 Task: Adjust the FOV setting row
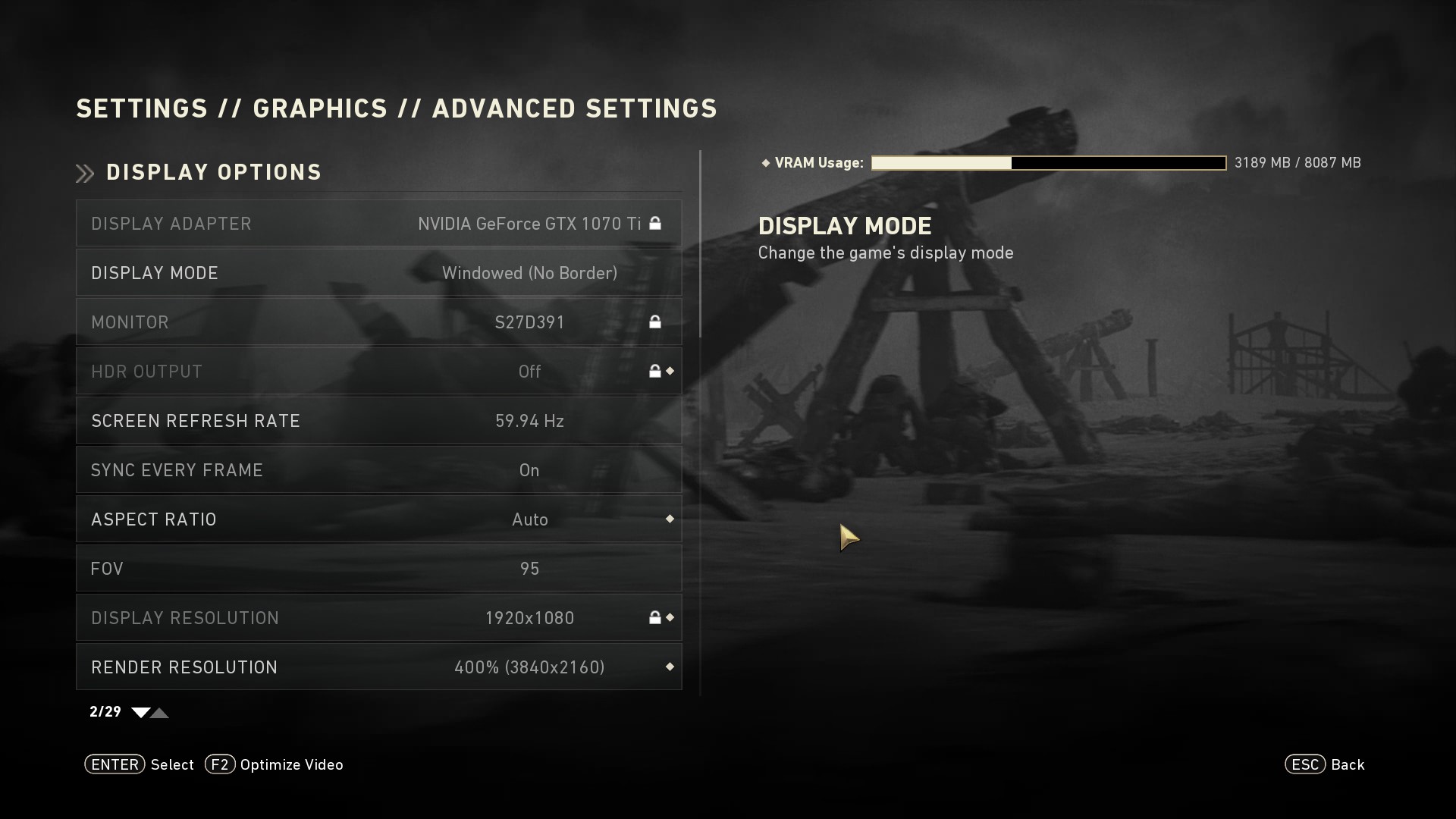[x=378, y=569]
